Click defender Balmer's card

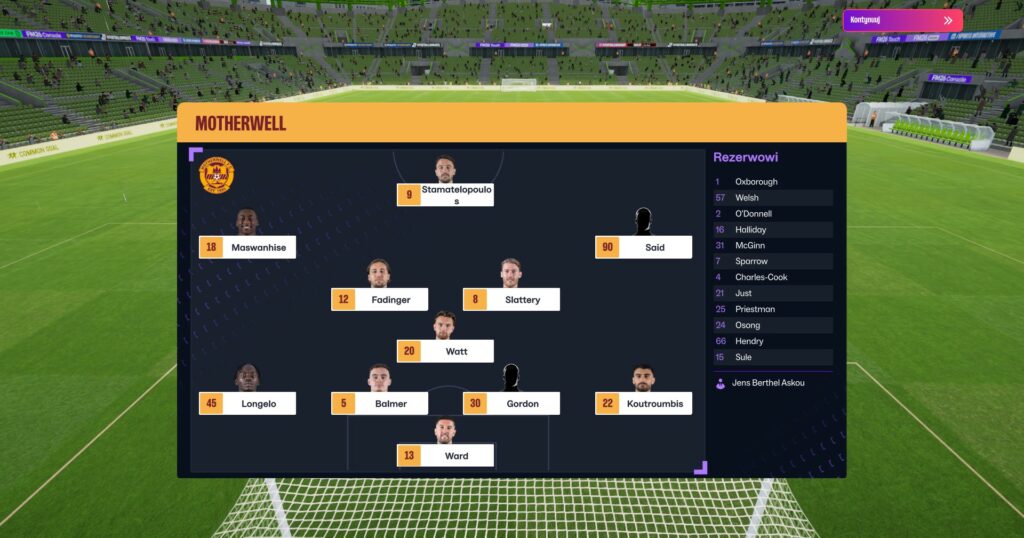[x=379, y=403]
